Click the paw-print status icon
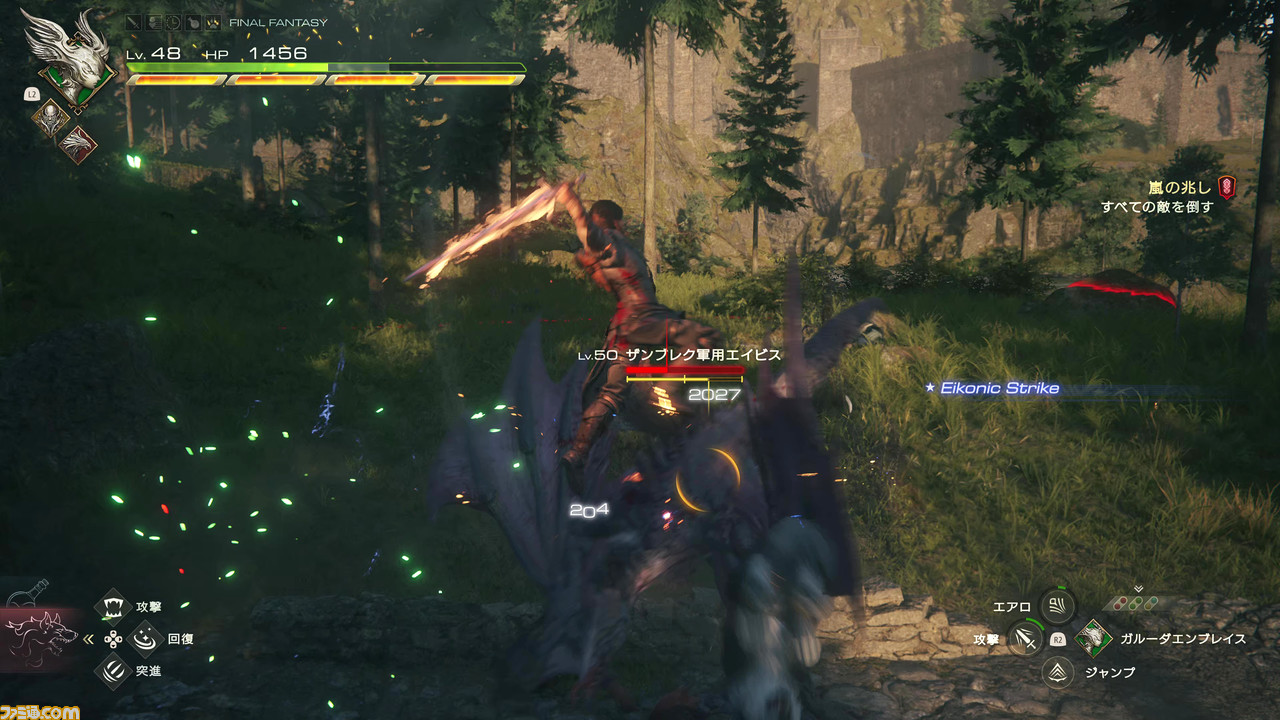Viewport: 1280px width, 720px height. click(212, 22)
